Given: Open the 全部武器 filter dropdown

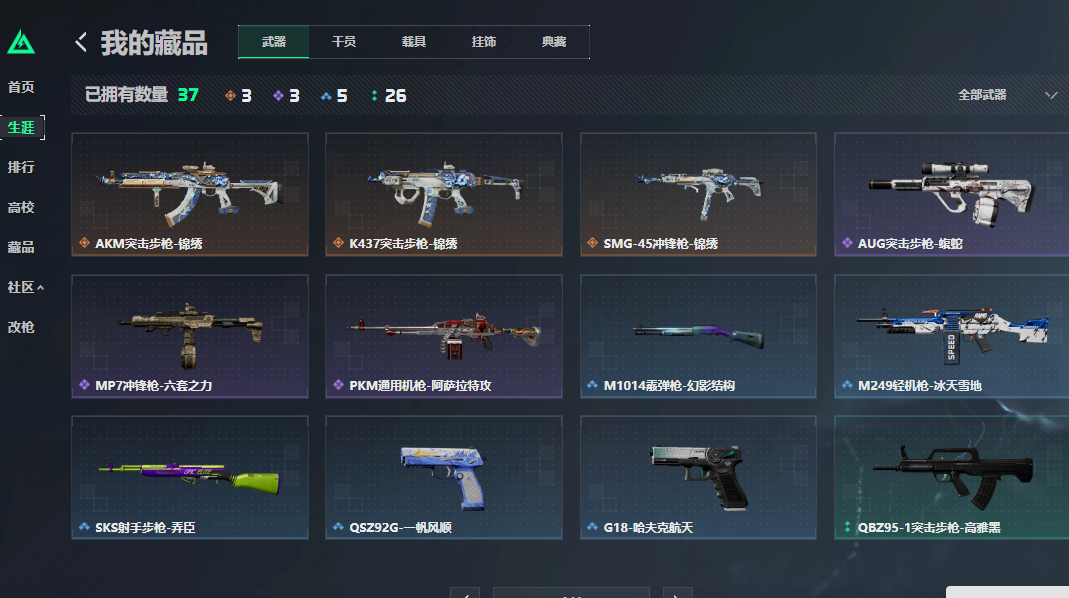Looking at the screenshot, I should [x=1007, y=95].
